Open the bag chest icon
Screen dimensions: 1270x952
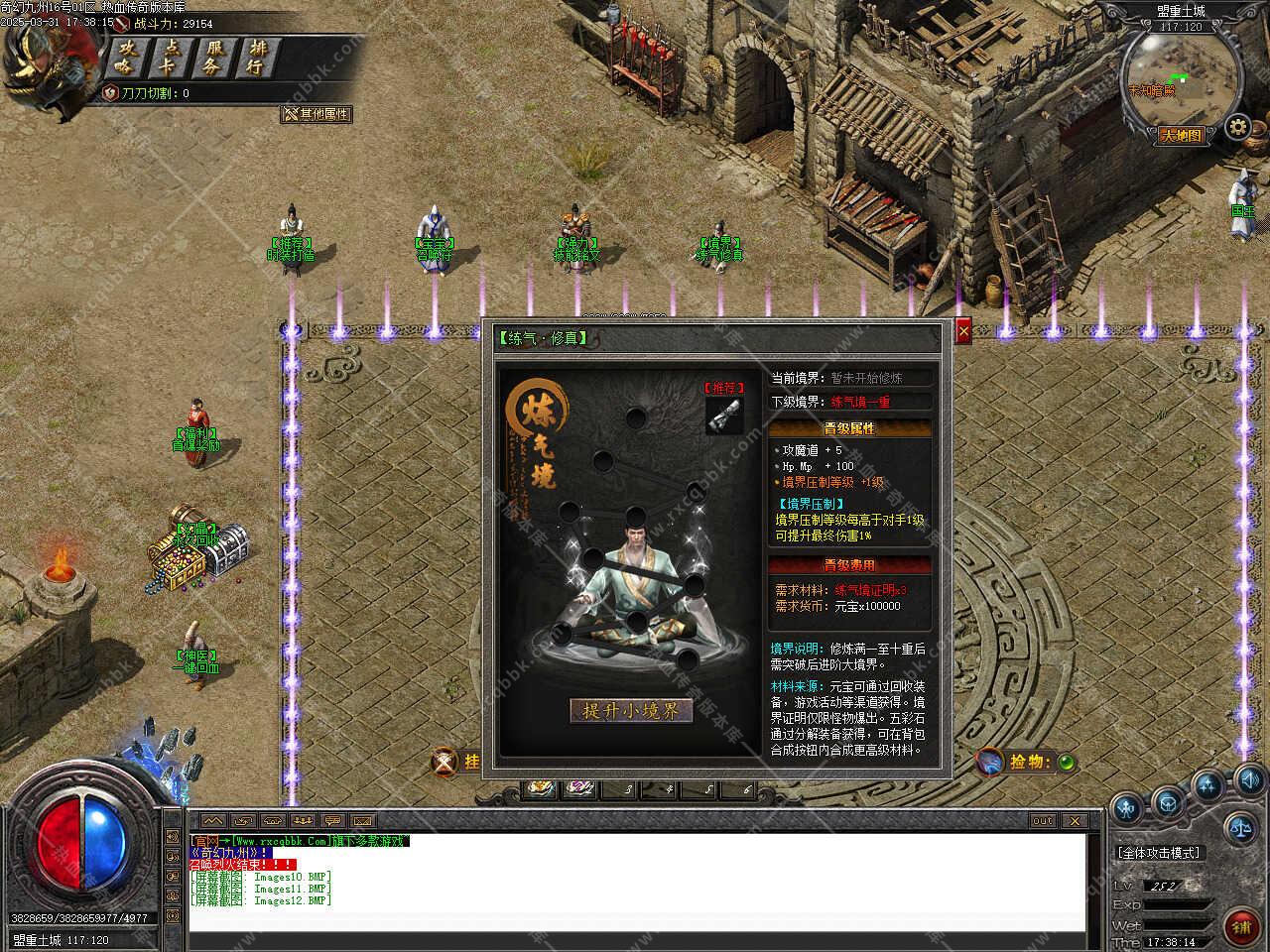pyautogui.click(x=1169, y=802)
